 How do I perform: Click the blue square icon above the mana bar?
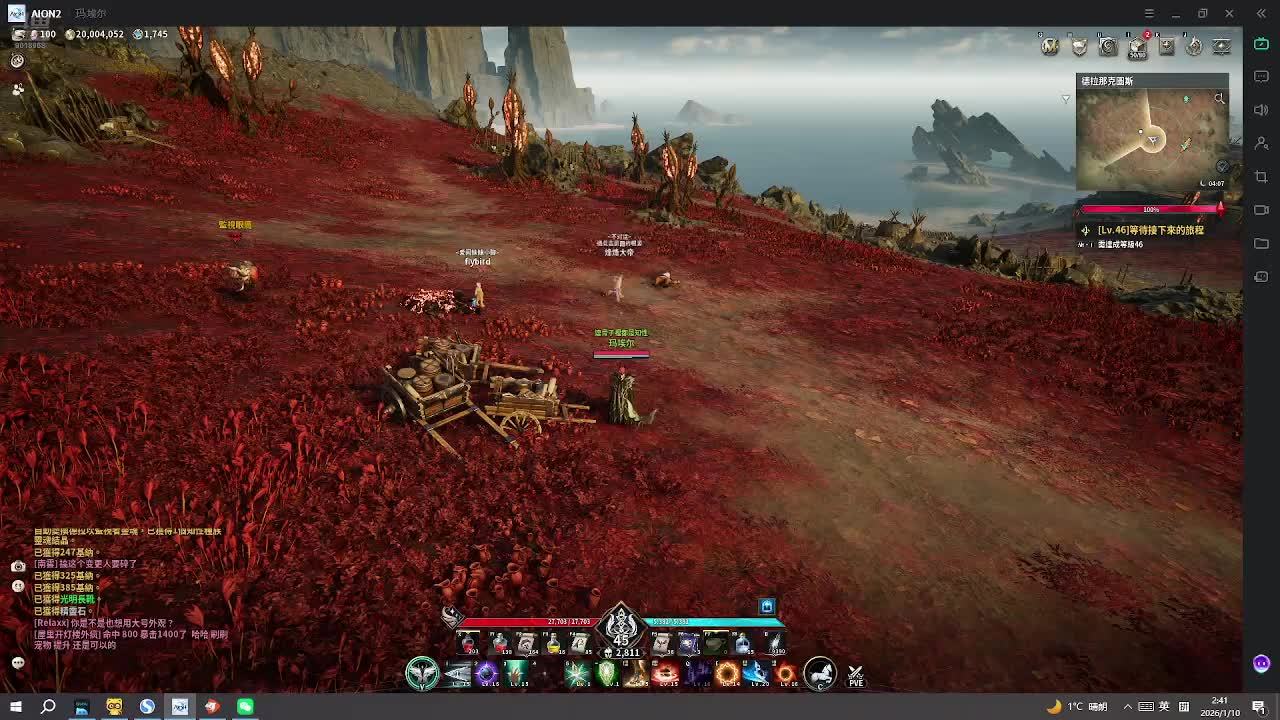767,607
